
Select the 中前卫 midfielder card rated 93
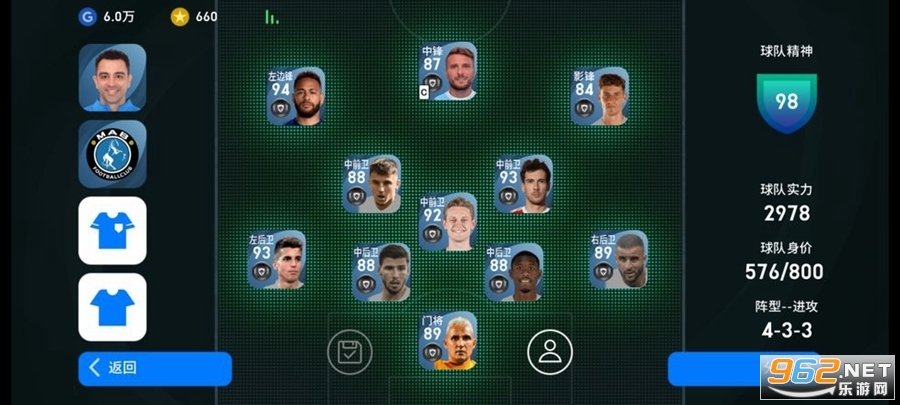click(523, 185)
